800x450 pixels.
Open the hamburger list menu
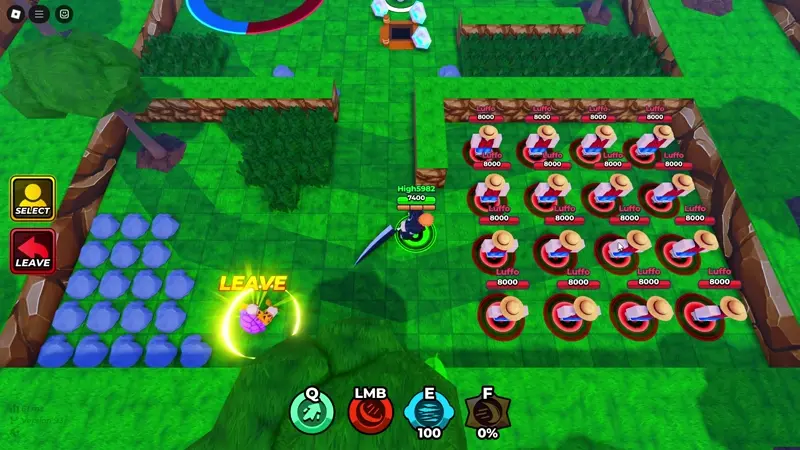[x=39, y=14]
